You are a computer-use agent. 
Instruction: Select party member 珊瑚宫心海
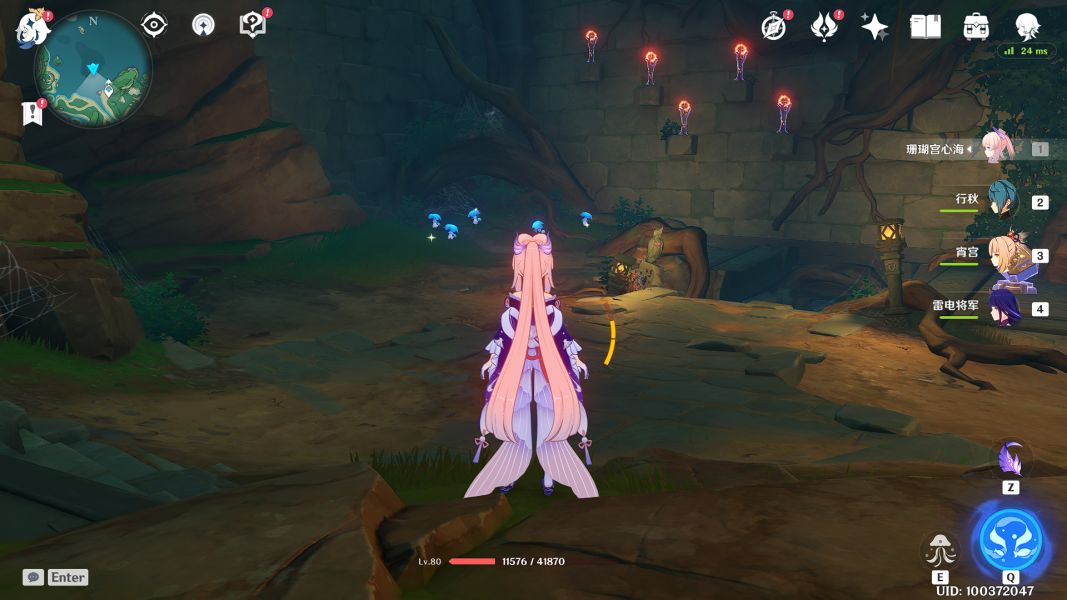click(998, 148)
